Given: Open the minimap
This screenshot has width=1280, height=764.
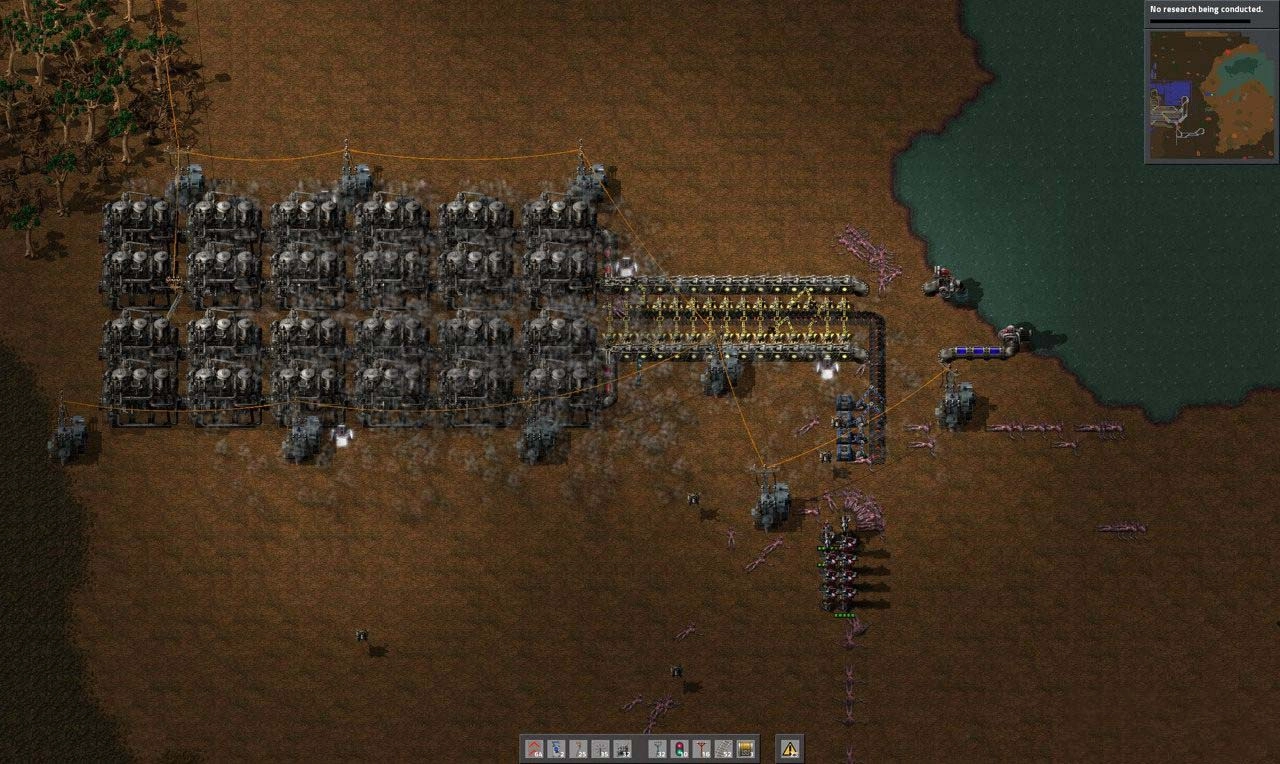Looking at the screenshot, I should [1212, 95].
